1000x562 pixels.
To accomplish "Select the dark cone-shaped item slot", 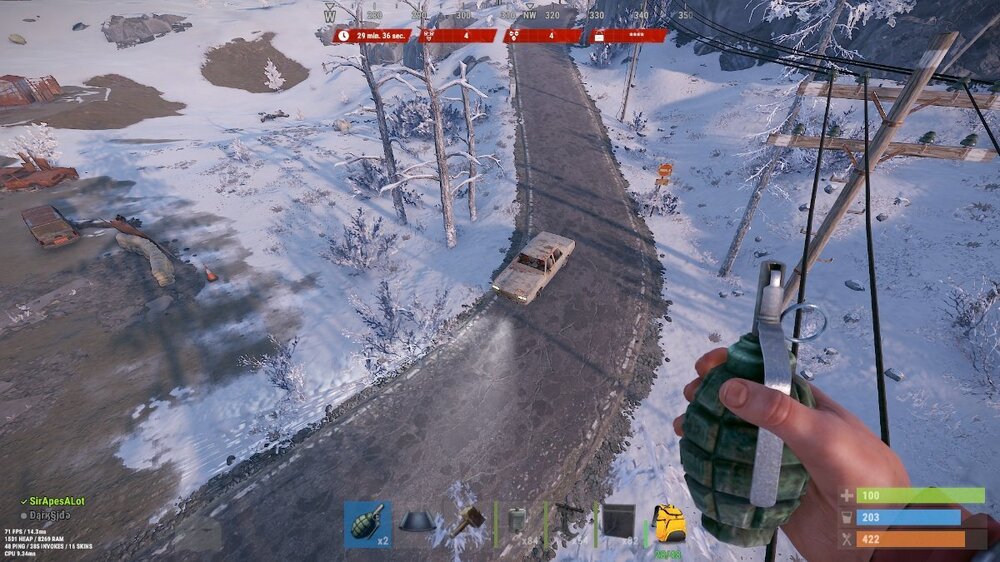I will [418, 524].
